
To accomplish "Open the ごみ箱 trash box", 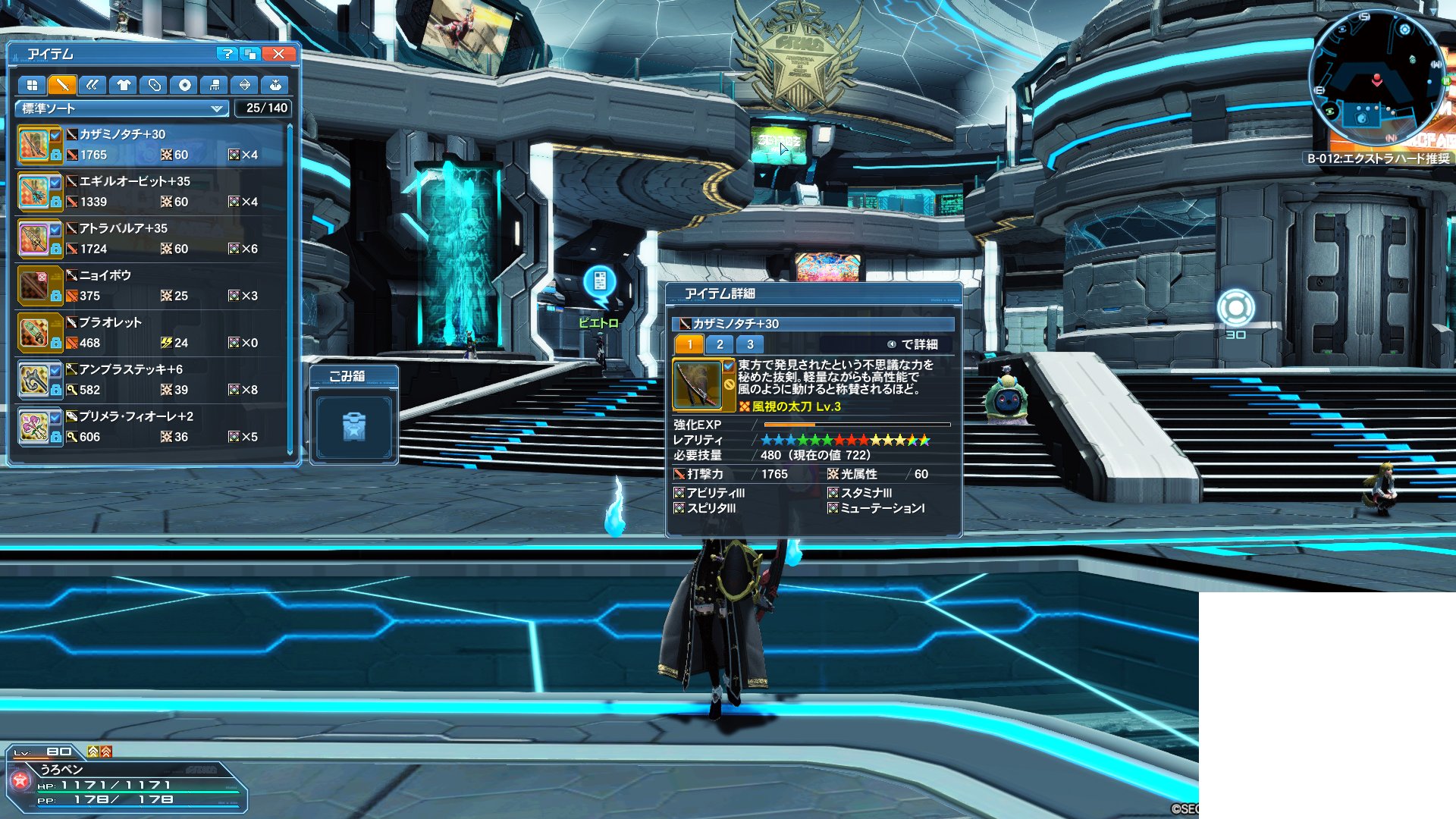I will tap(354, 427).
